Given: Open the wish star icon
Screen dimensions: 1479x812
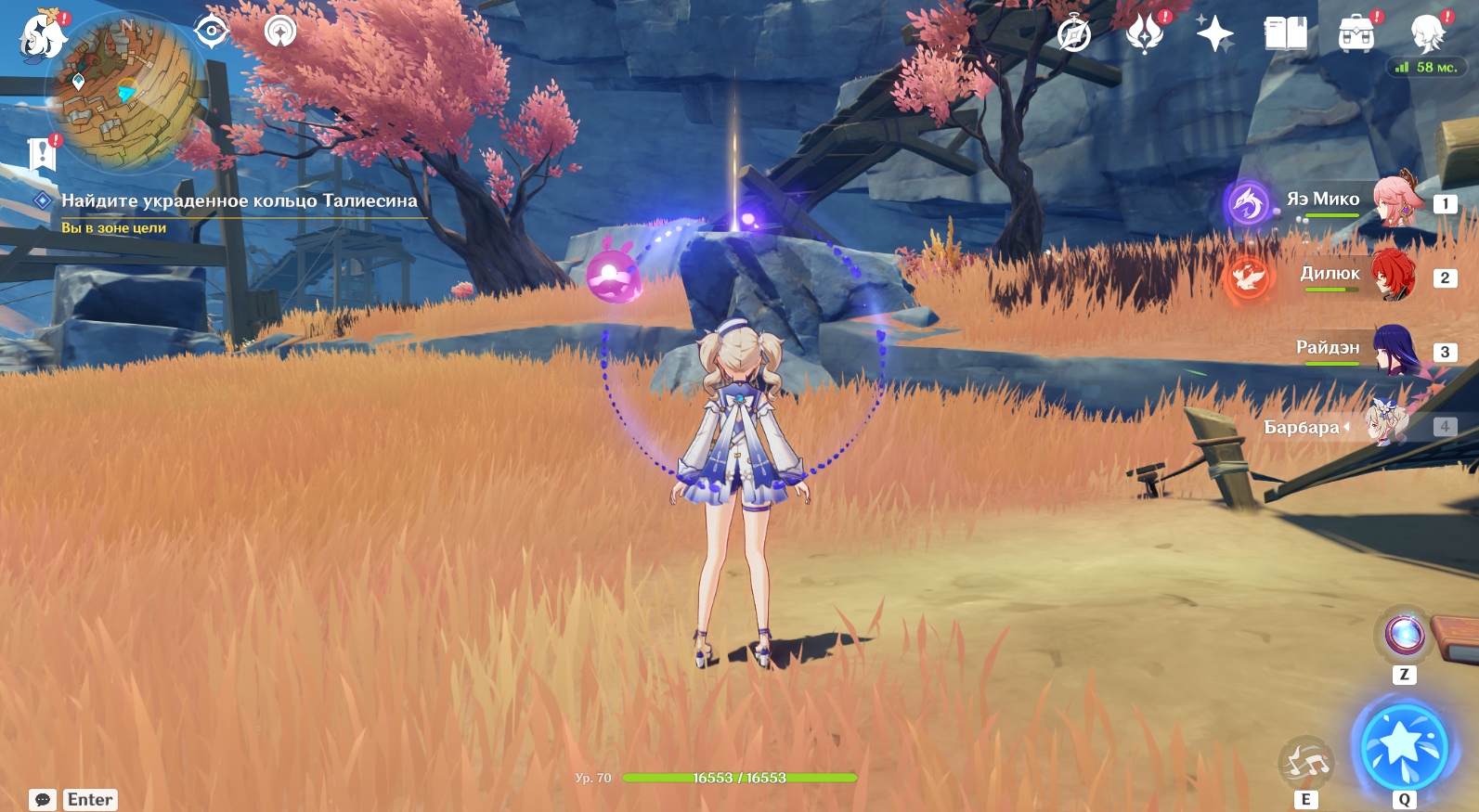Looking at the screenshot, I should 1214,35.
